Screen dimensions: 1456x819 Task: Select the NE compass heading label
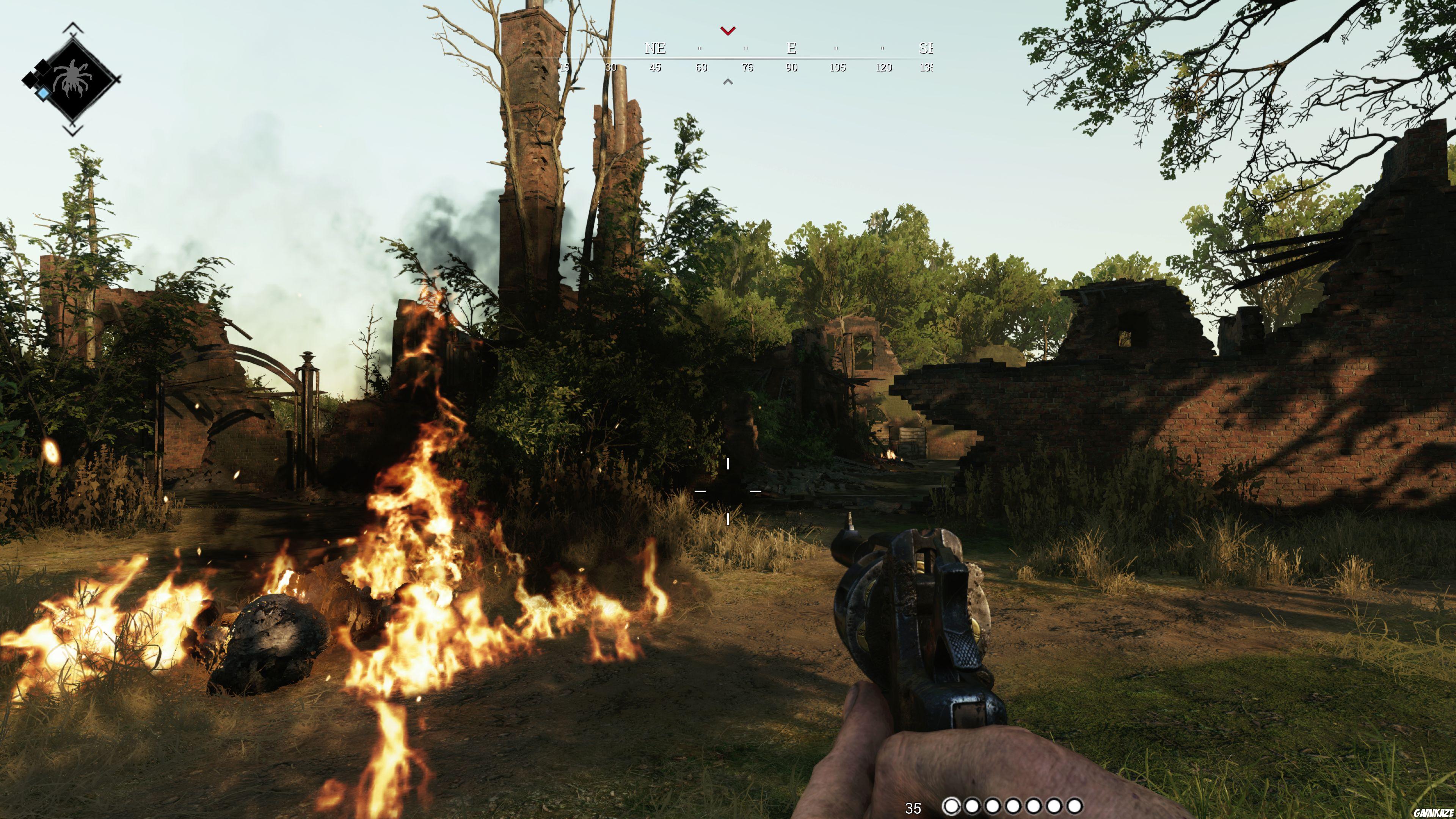[x=656, y=49]
